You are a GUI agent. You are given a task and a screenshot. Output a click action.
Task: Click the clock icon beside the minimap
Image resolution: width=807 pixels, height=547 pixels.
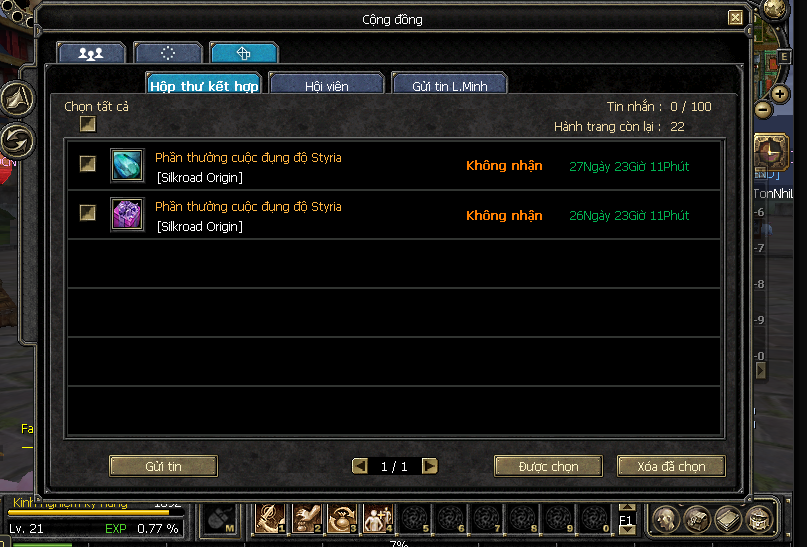(770, 151)
